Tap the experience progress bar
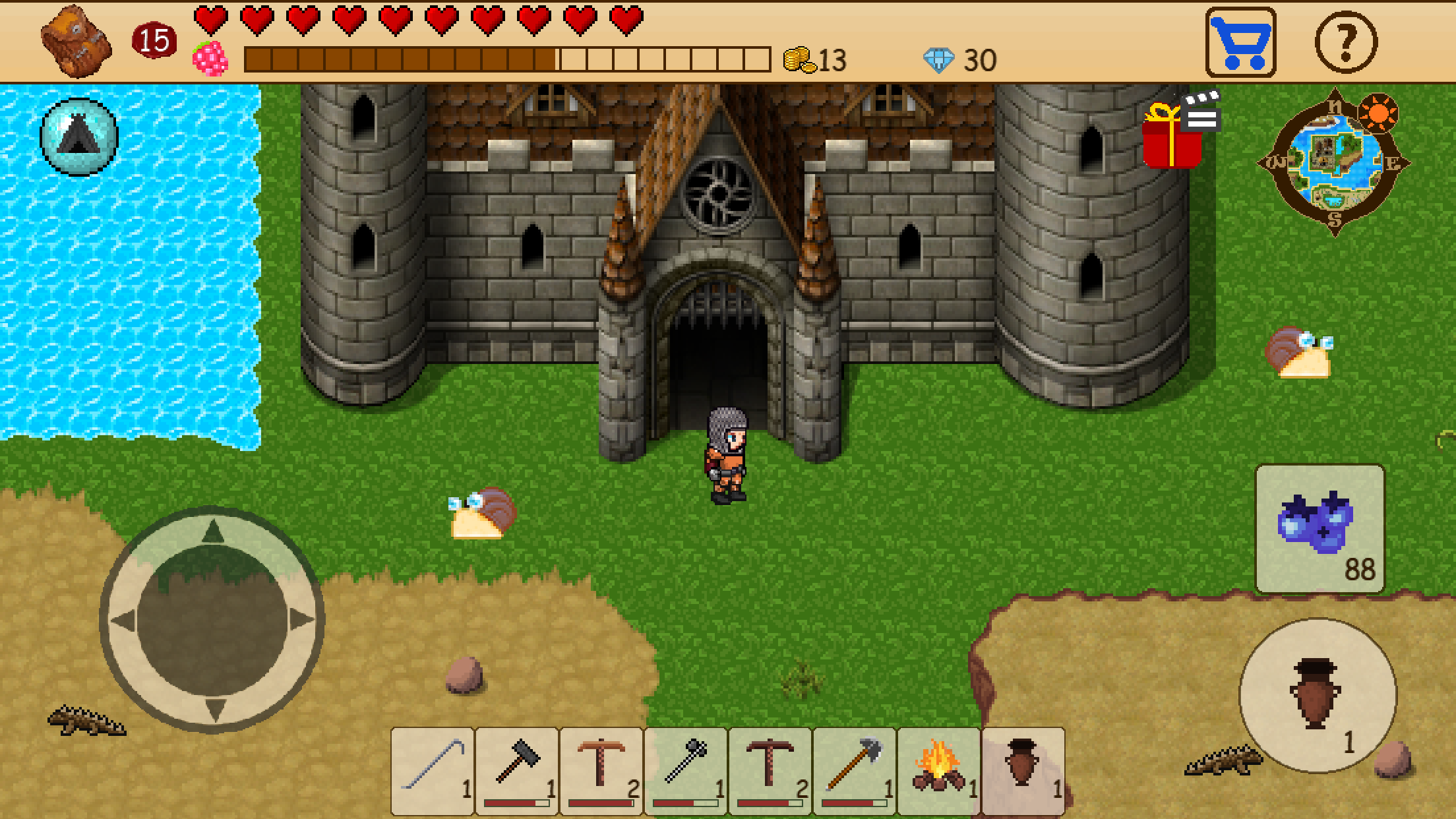 pyautogui.click(x=508, y=59)
